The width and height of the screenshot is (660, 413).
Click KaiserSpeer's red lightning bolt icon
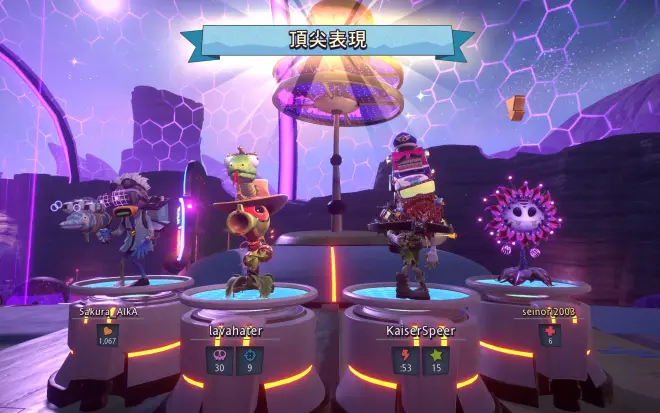407,355
